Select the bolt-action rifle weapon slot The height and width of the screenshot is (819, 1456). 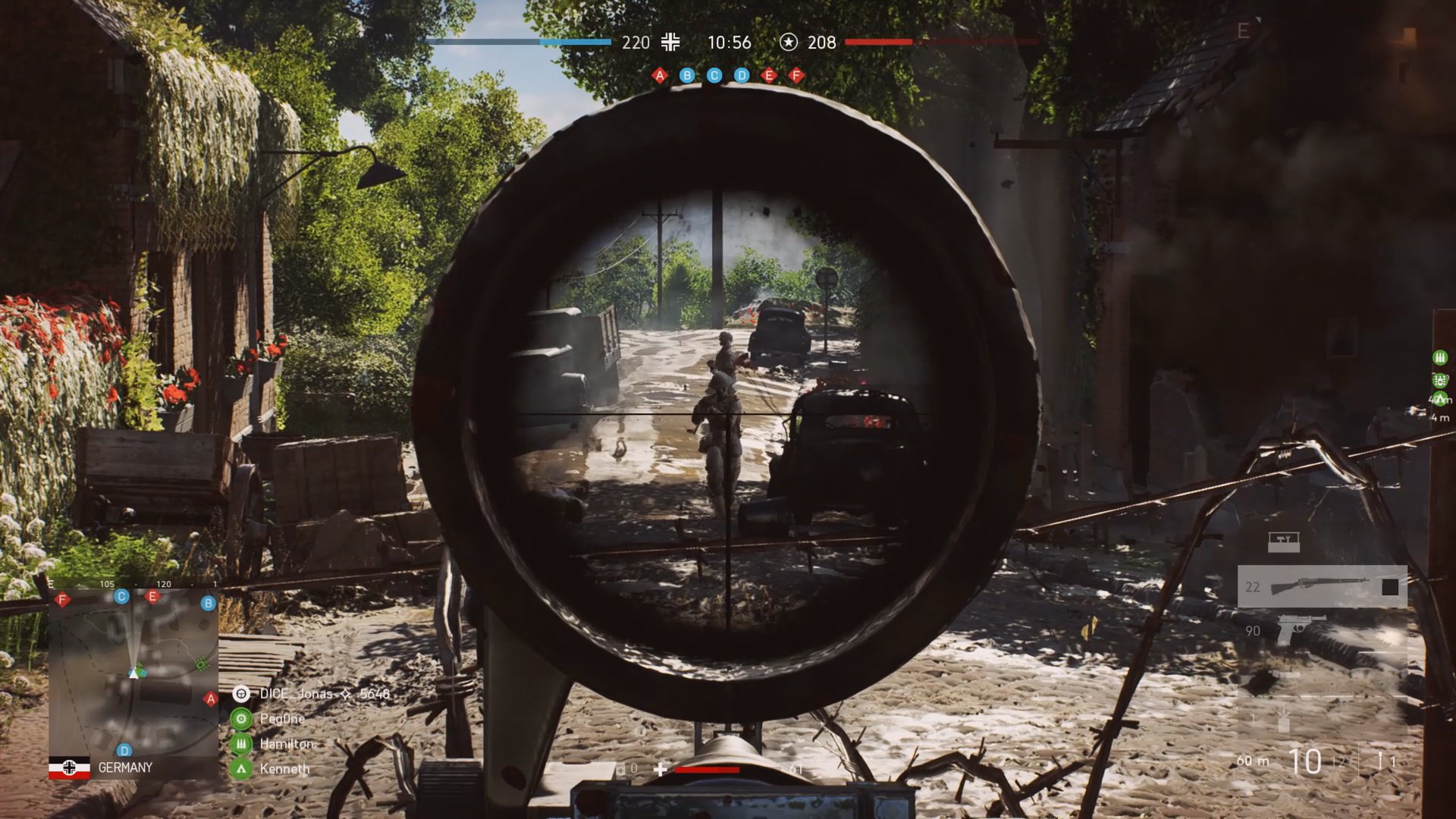[x=1322, y=586]
